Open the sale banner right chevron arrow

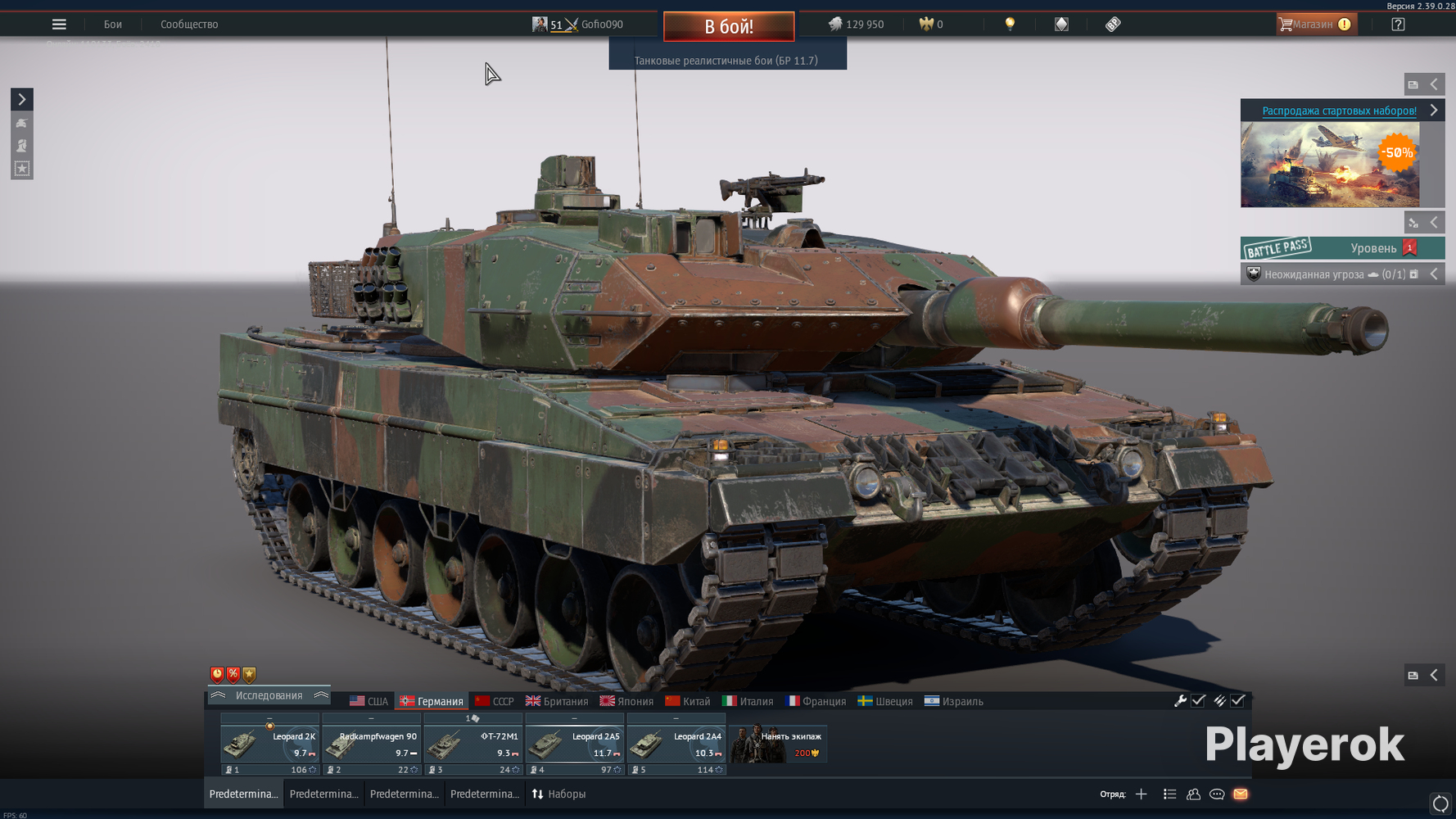tap(1434, 109)
